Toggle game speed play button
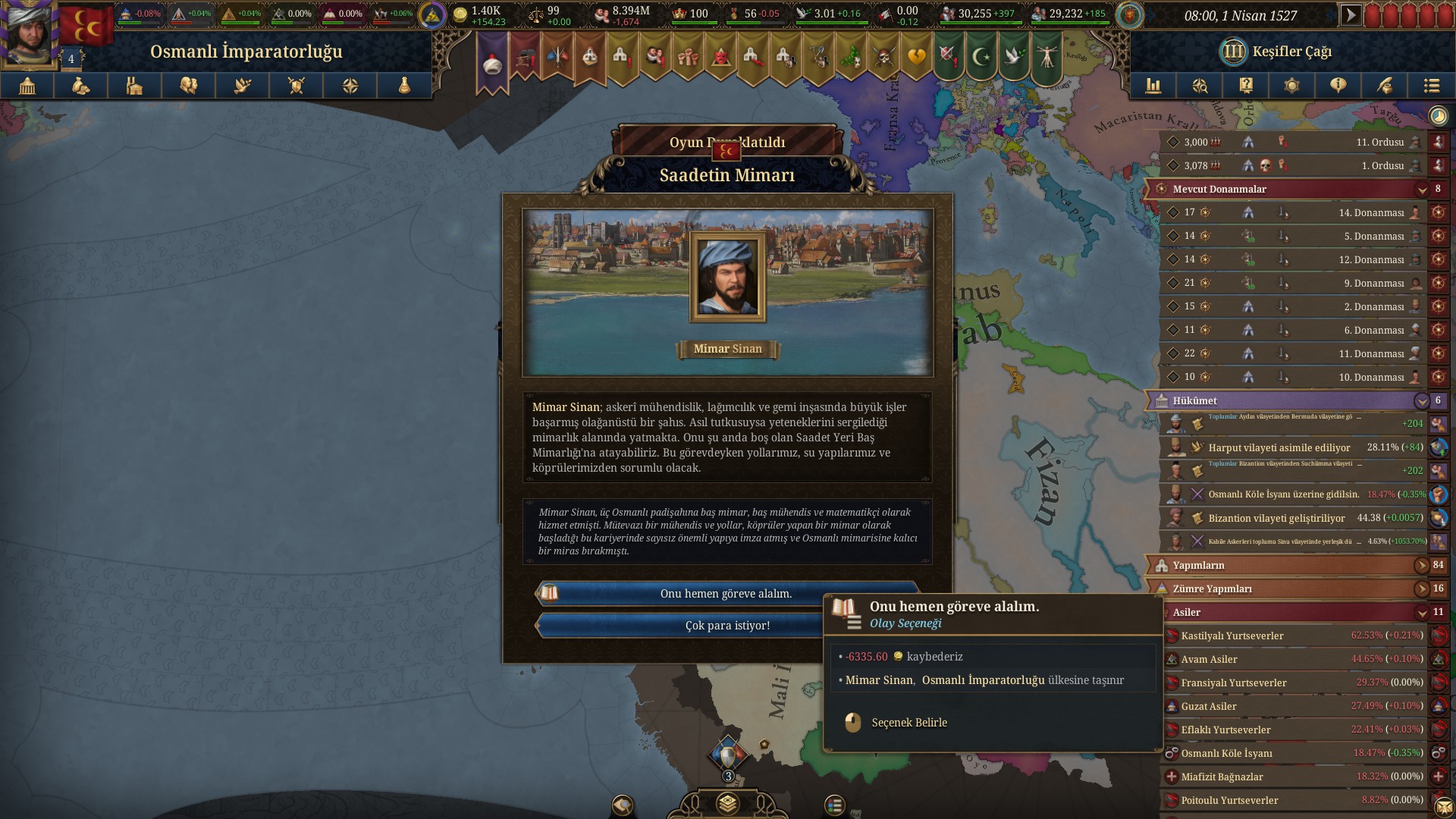The width and height of the screenshot is (1456, 819). click(1350, 15)
